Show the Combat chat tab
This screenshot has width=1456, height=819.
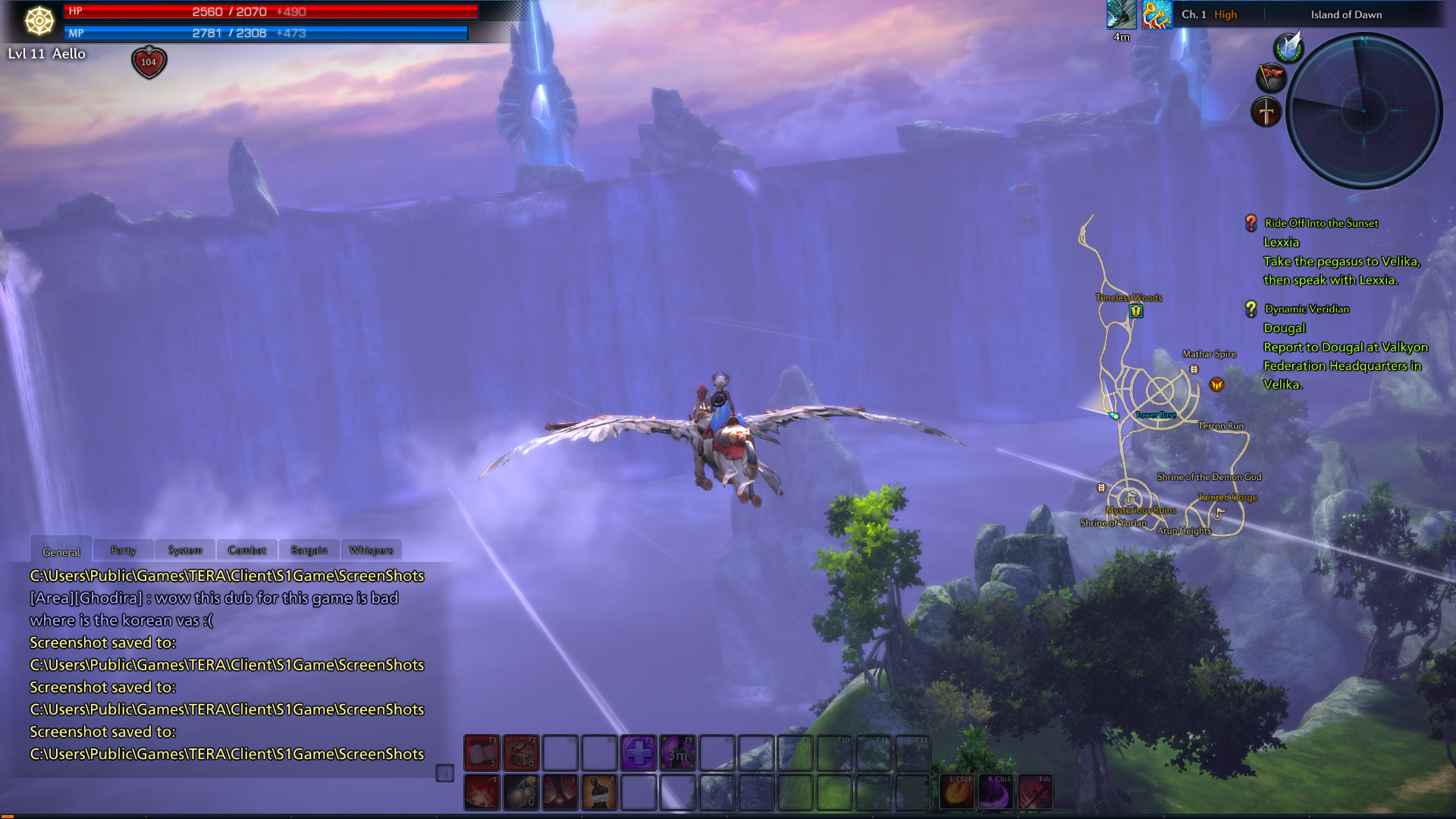[x=247, y=550]
